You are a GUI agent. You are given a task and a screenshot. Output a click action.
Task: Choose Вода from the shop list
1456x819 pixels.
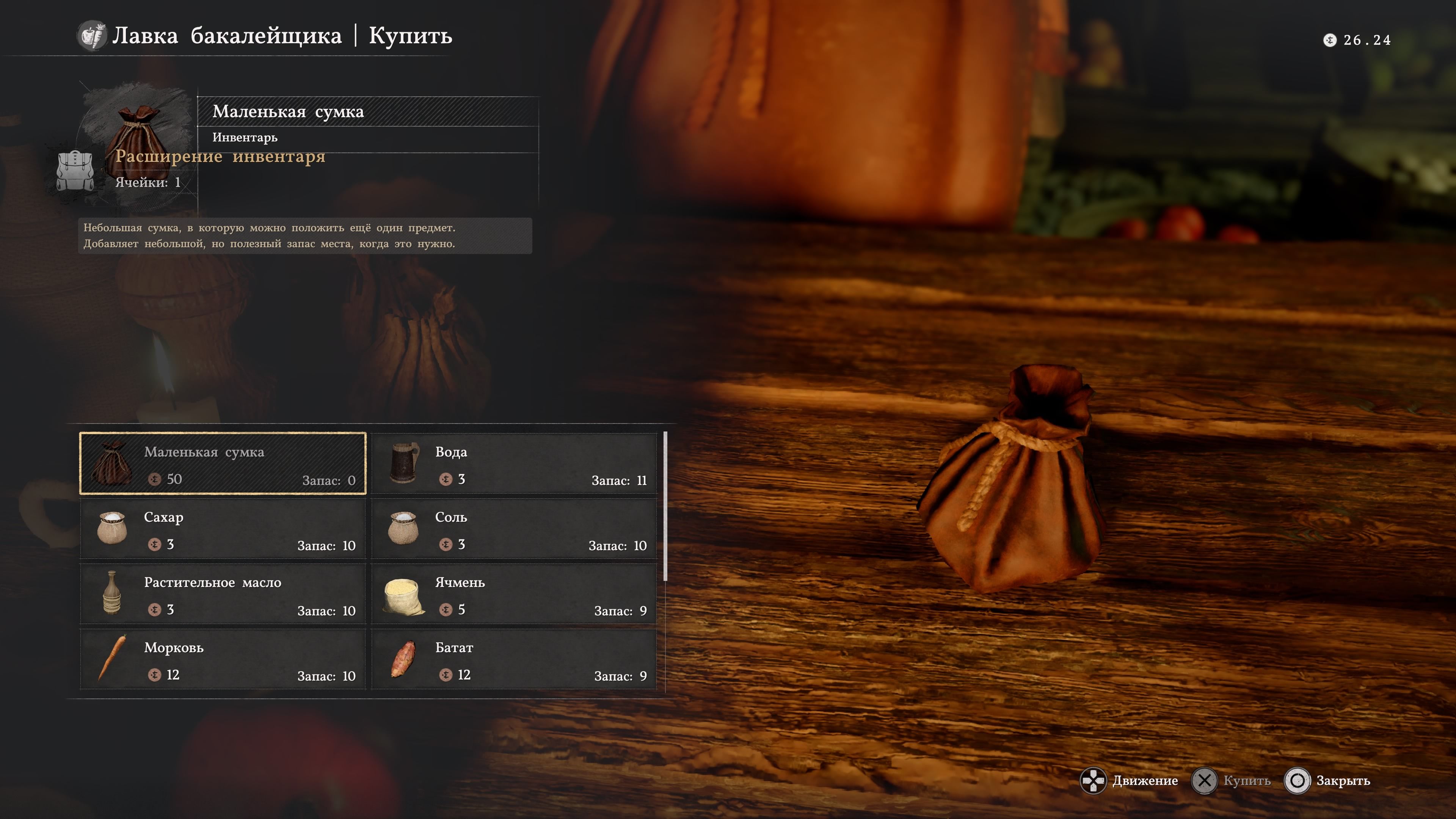515,463
